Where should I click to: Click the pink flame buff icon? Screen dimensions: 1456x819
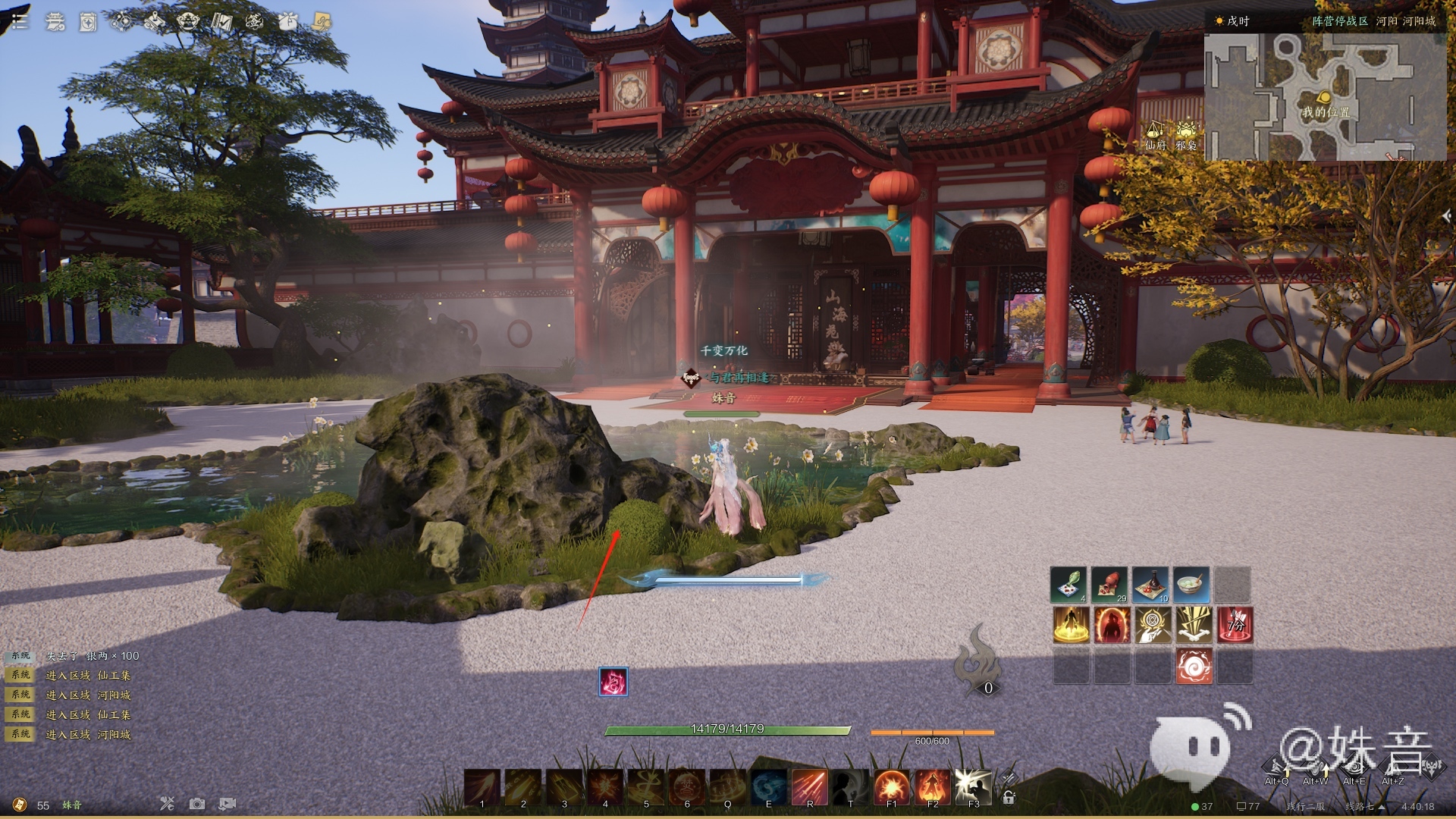tap(613, 682)
